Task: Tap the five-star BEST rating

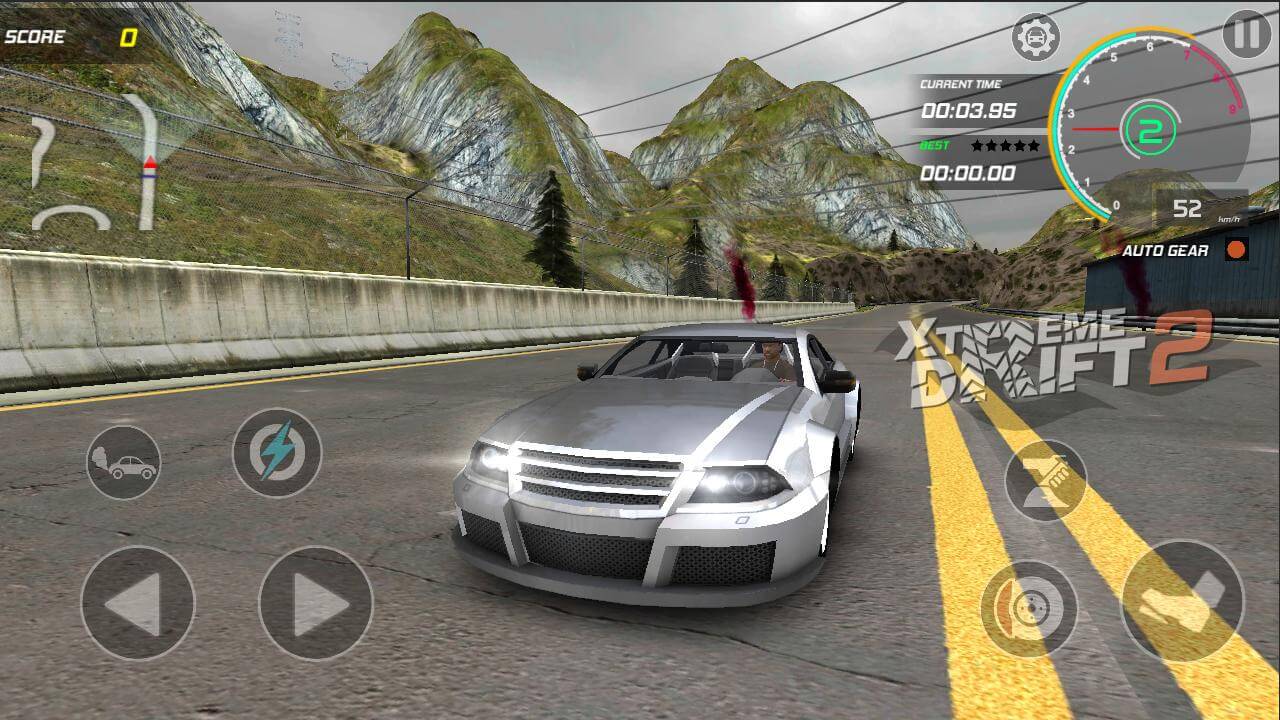Action: 1005,147
